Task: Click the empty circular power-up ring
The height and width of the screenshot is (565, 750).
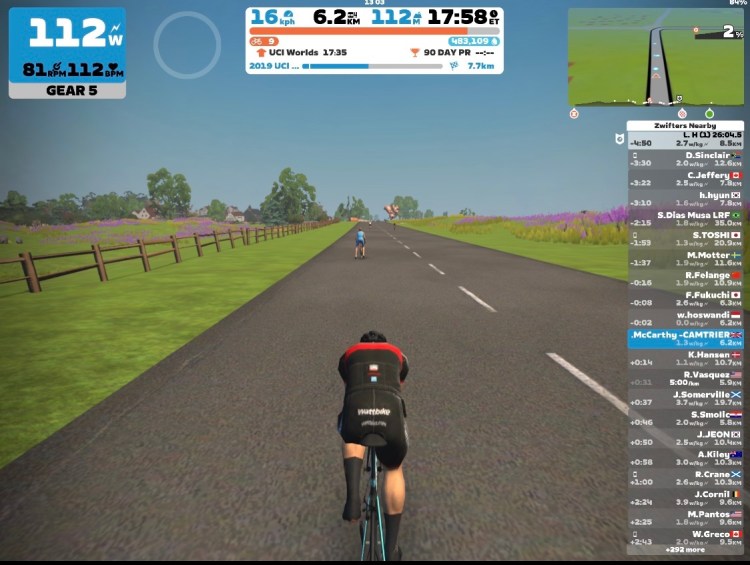Action: [187, 46]
